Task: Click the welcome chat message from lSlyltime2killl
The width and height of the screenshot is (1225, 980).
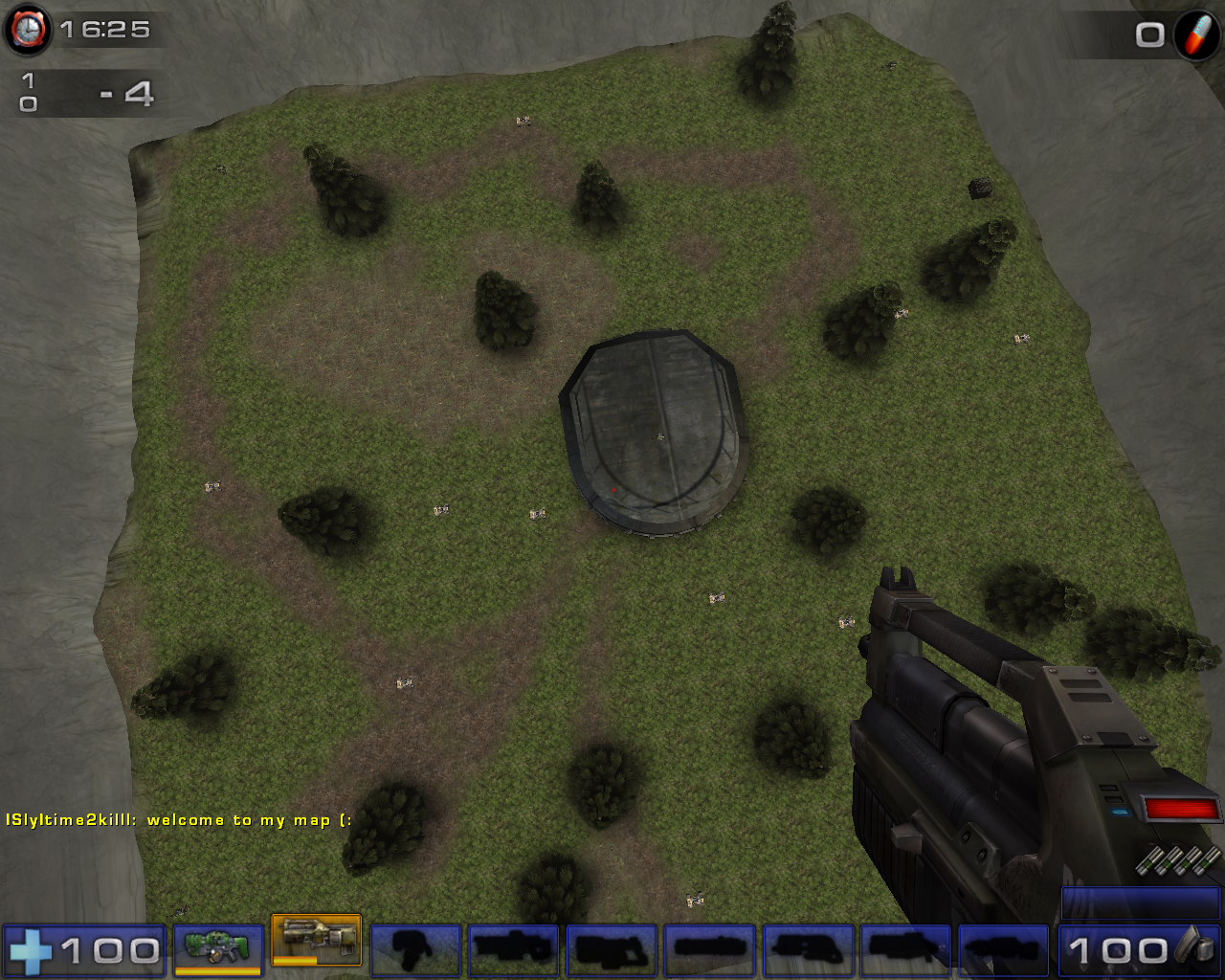Action: [177, 820]
